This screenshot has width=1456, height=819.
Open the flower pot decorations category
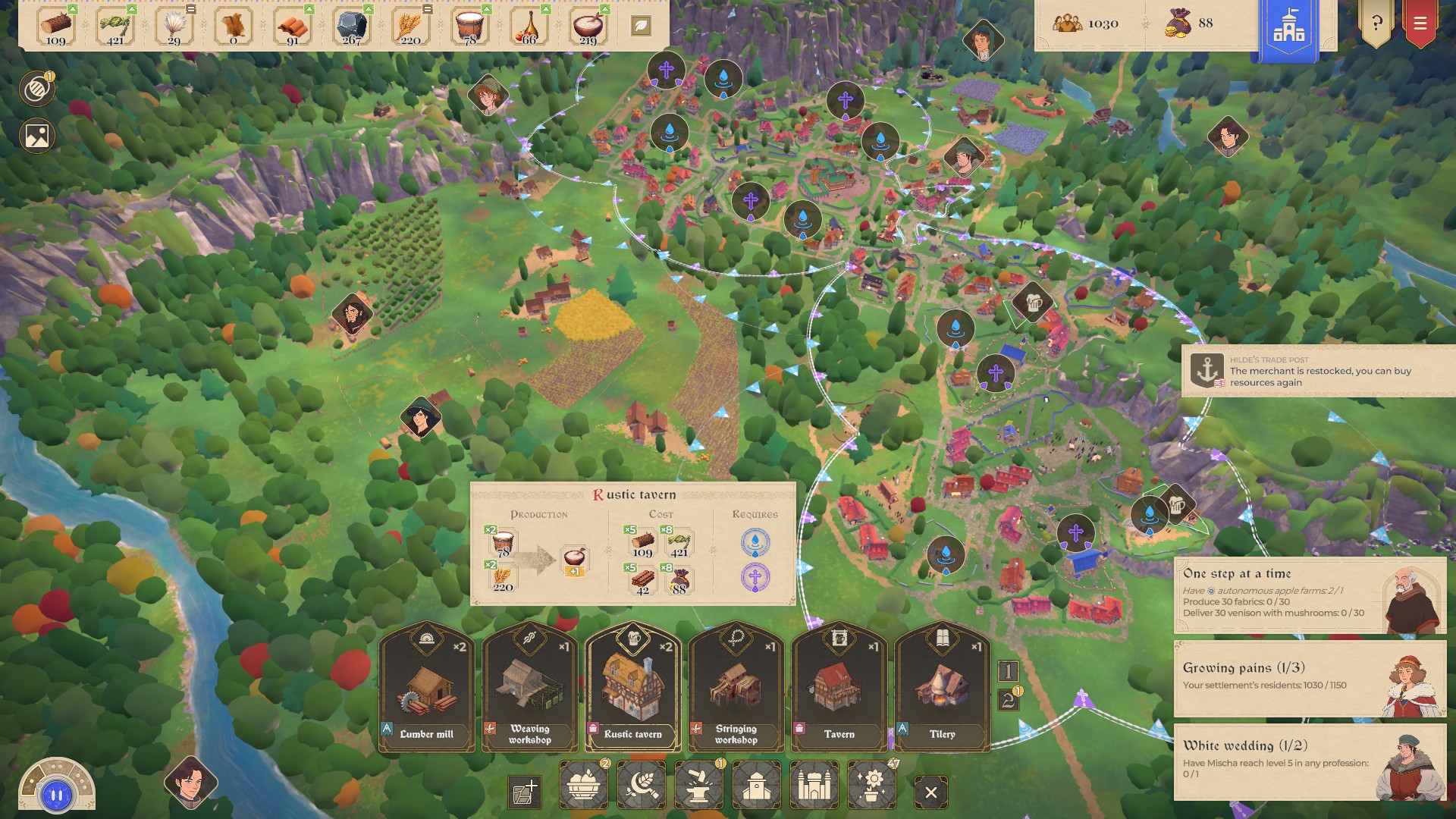[x=872, y=786]
